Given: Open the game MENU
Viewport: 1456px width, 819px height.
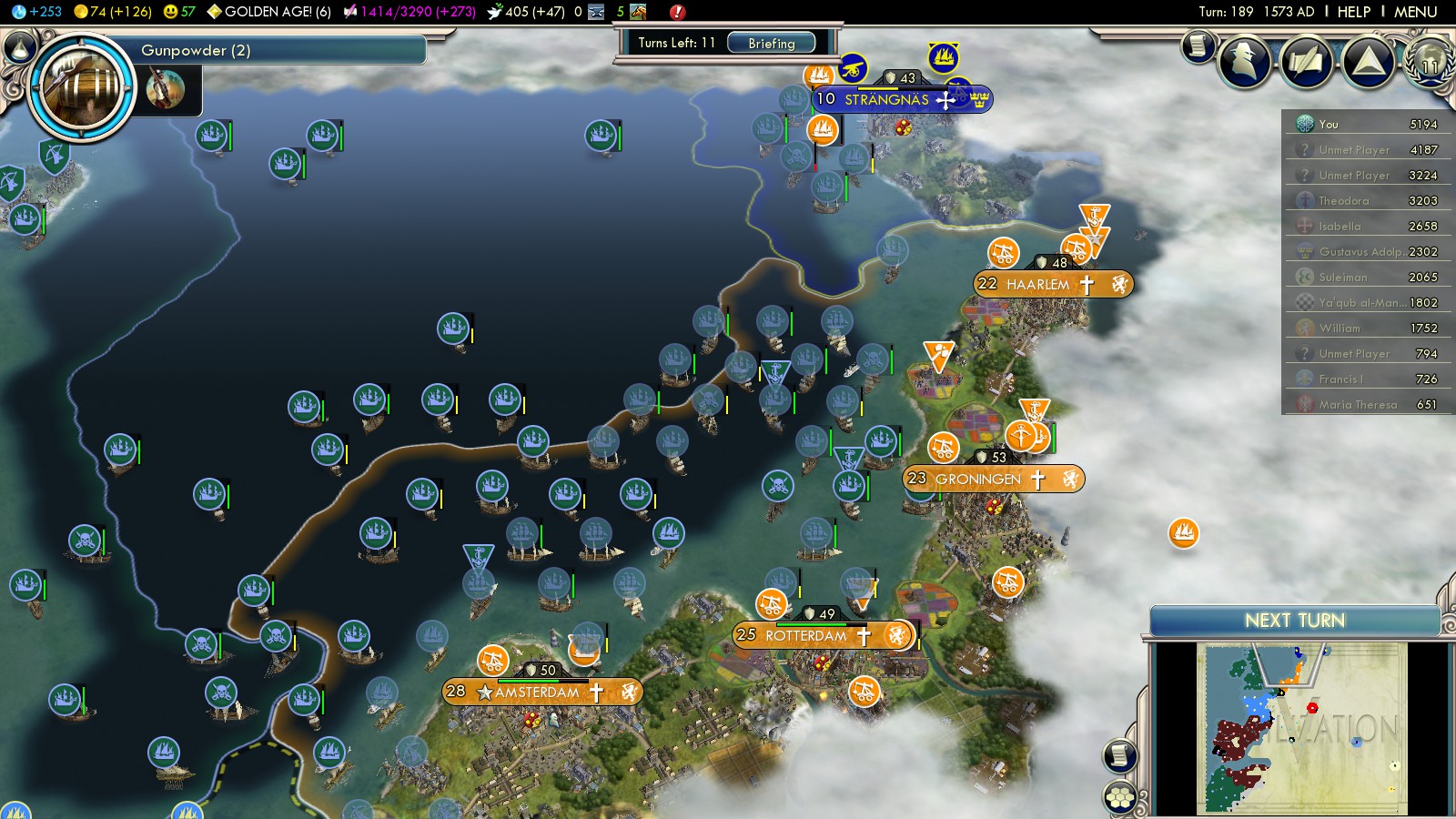Looking at the screenshot, I should 1415,12.
